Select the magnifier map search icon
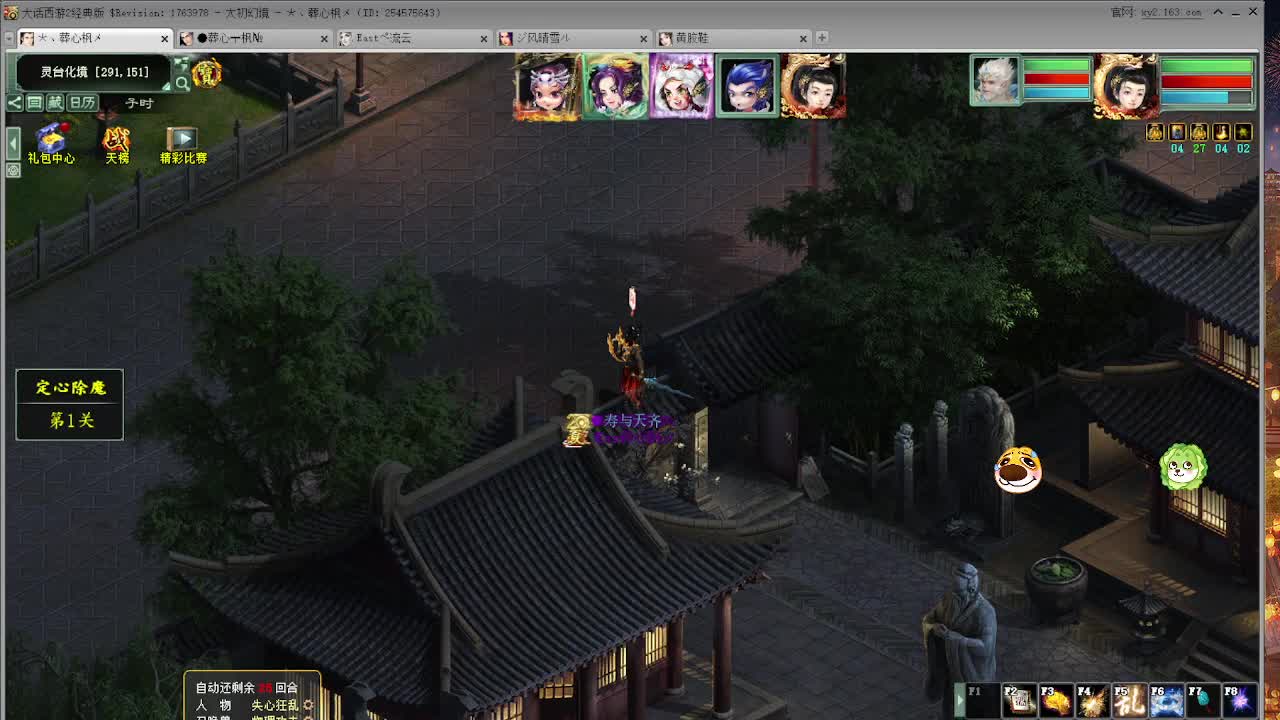The width and height of the screenshot is (1280, 720). coord(183,81)
